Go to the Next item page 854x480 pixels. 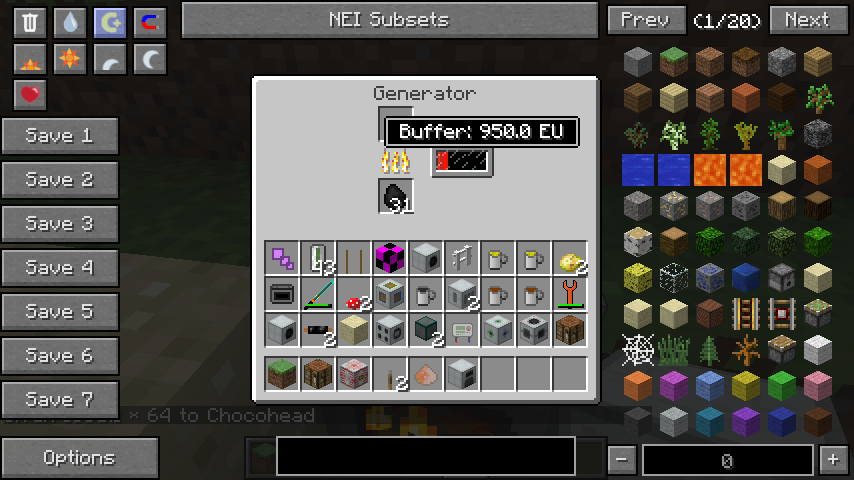point(806,20)
